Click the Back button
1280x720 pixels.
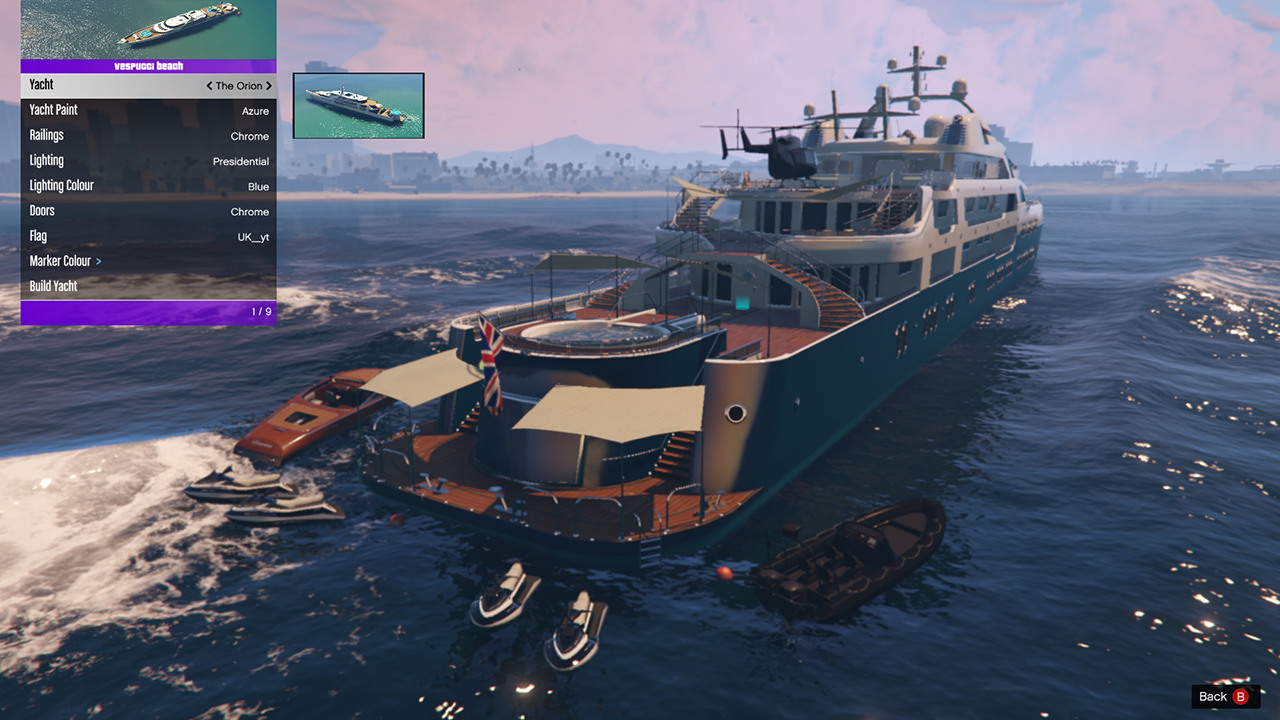point(1225,696)
